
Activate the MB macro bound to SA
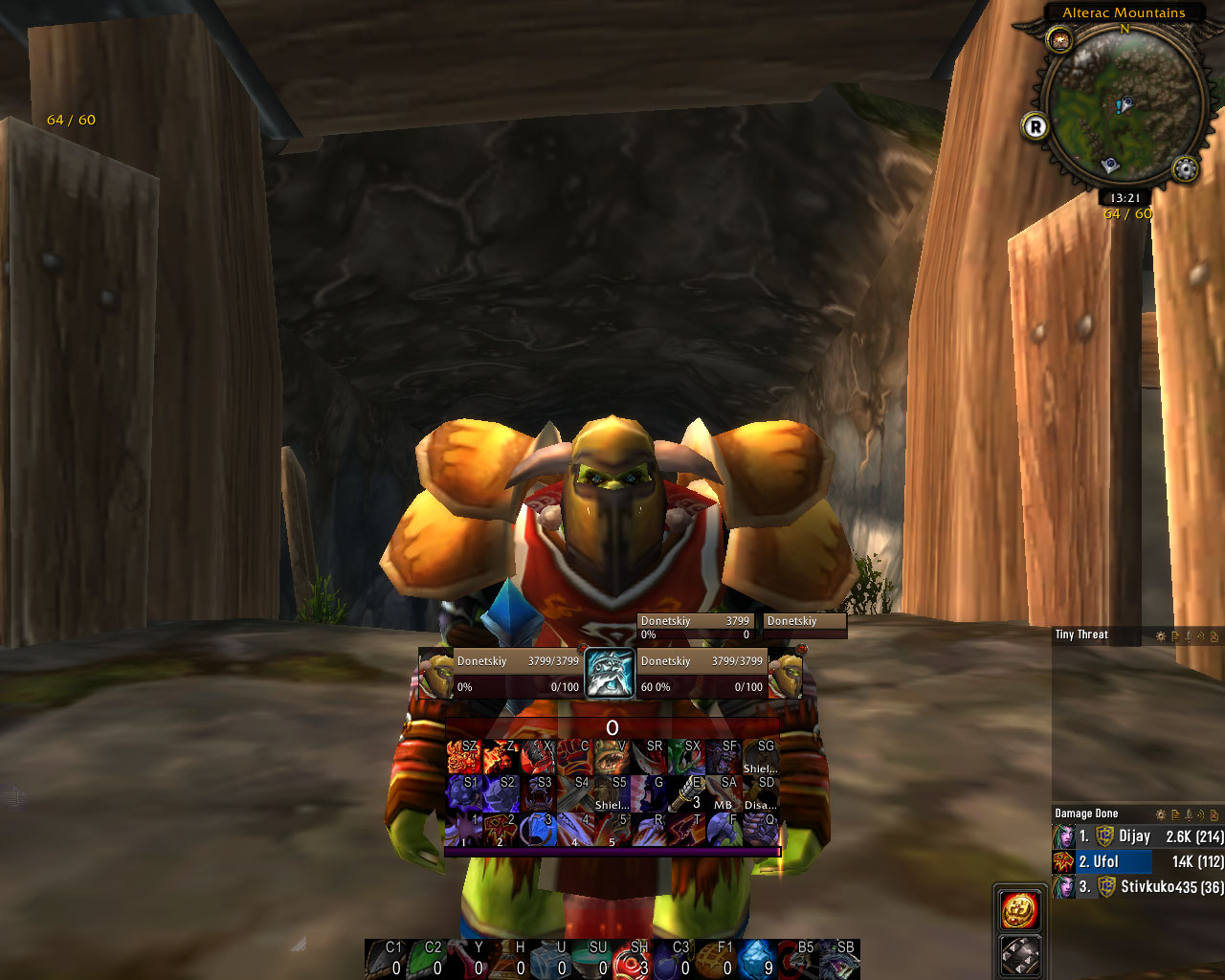[x=724, y=794]
